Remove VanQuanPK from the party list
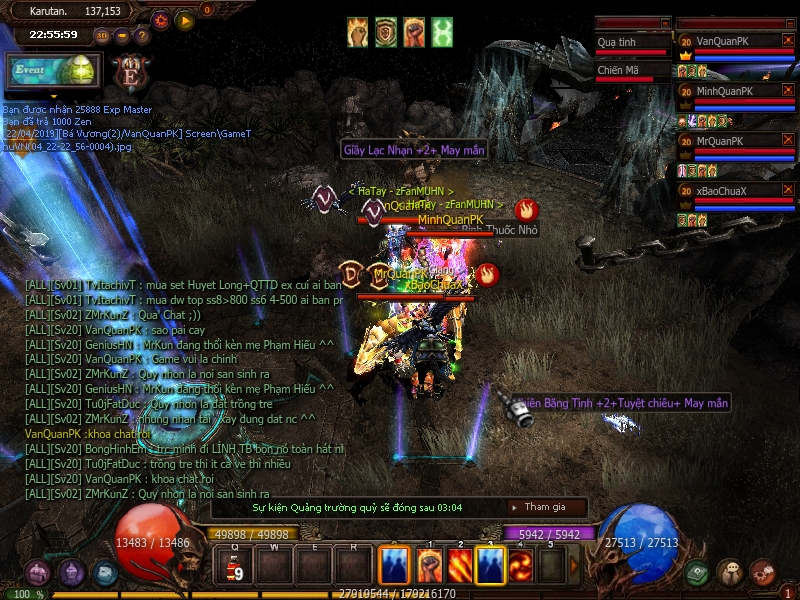 pyautogui.click(x=788, y=41)
